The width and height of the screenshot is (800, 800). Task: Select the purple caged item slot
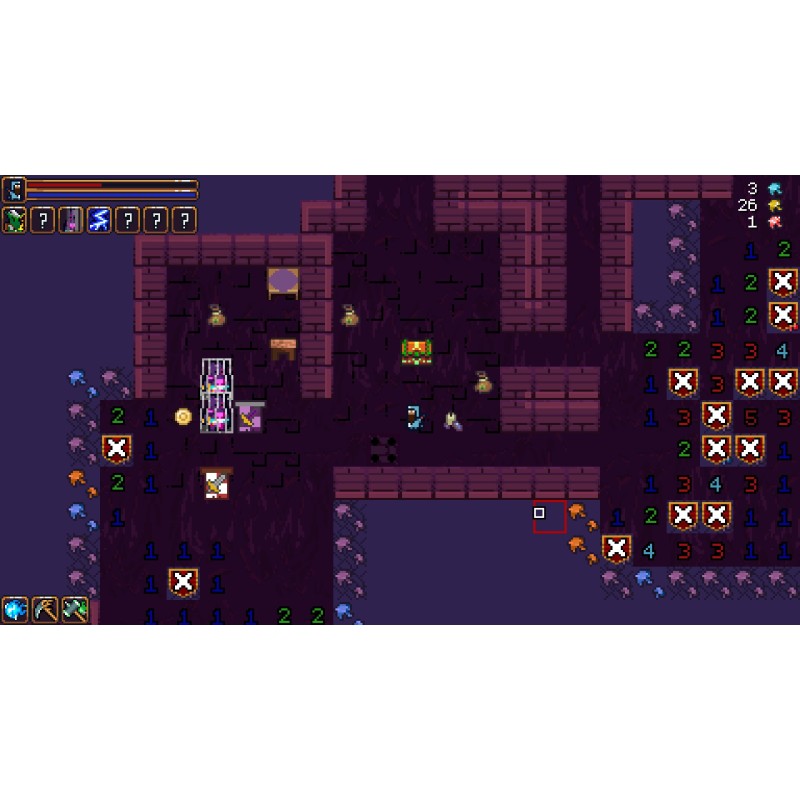coord(71,220)
